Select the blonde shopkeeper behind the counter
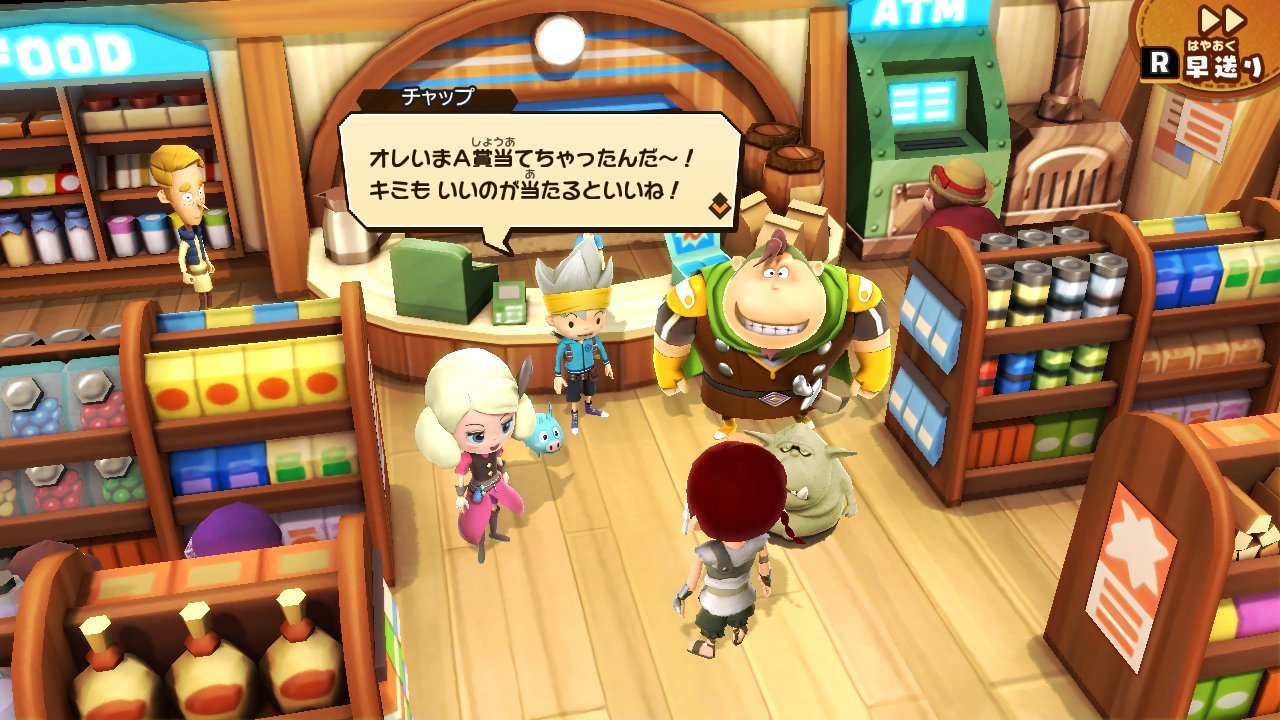 (186, 215)
